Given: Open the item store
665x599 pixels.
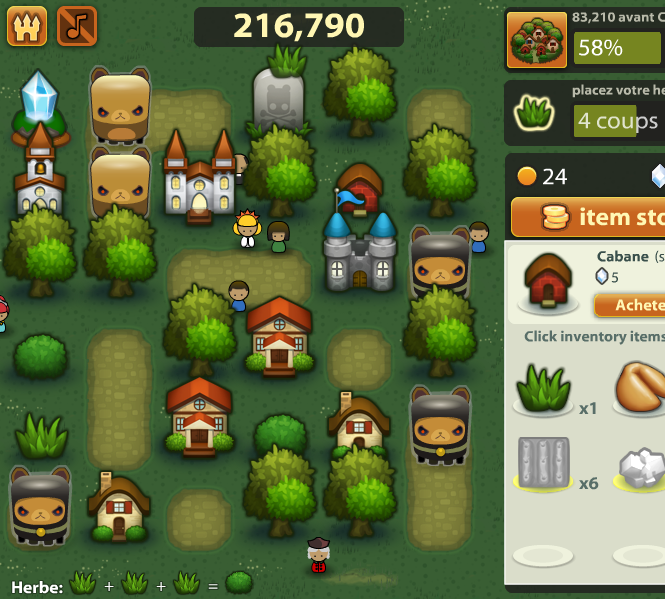Looking at the screenshot, I should (x=590, y=217).
